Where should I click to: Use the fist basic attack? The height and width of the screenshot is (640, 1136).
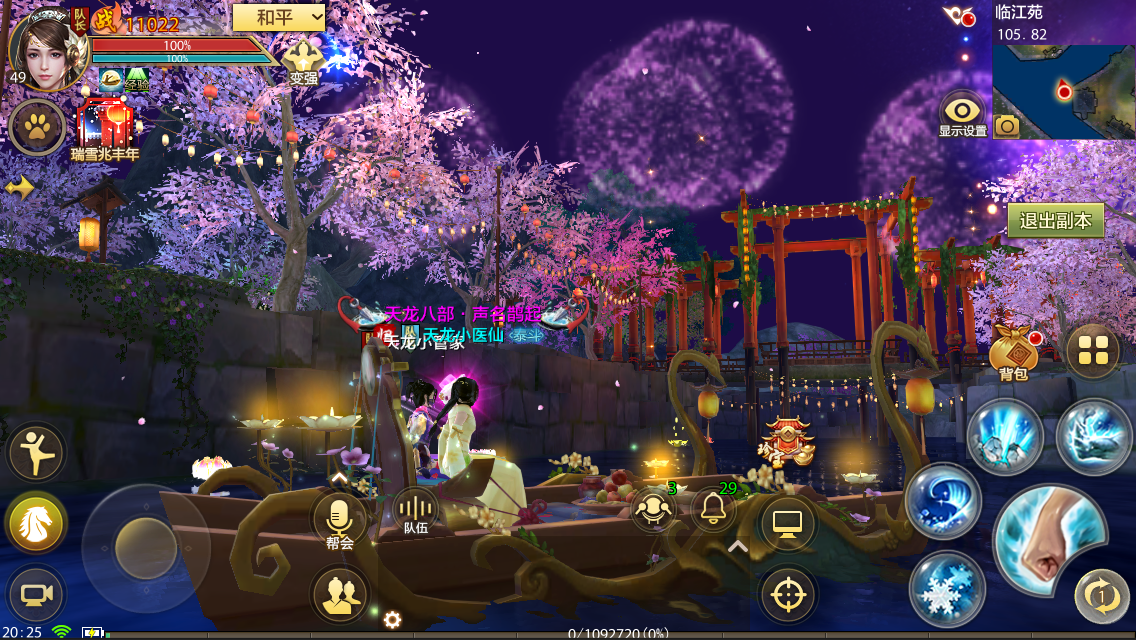1049,543
